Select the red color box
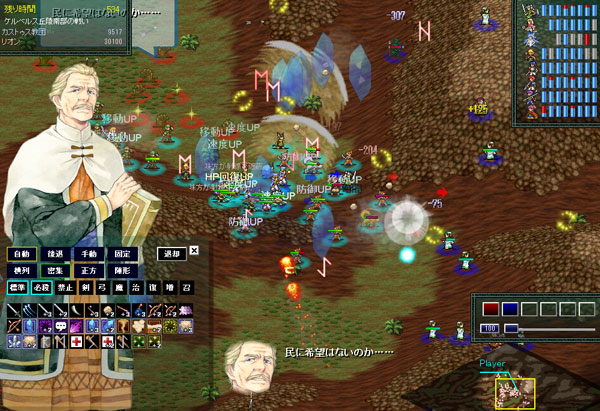The height and width of the screenshot is (411, 600). (x=491, y=309)
